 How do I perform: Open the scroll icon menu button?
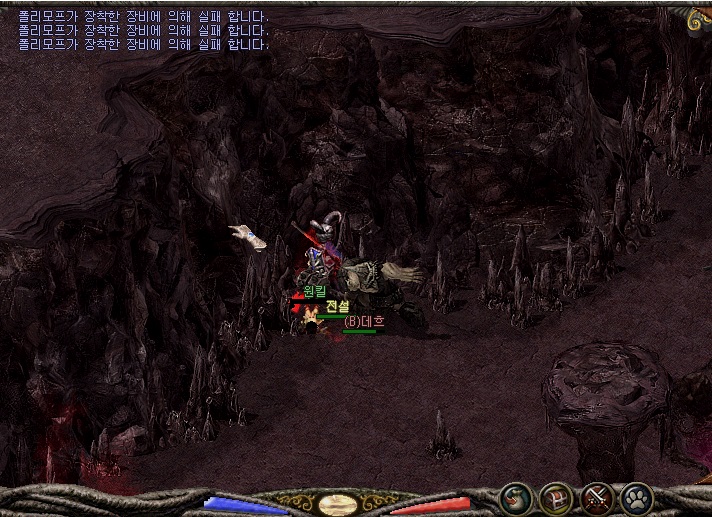coord(516,497)
